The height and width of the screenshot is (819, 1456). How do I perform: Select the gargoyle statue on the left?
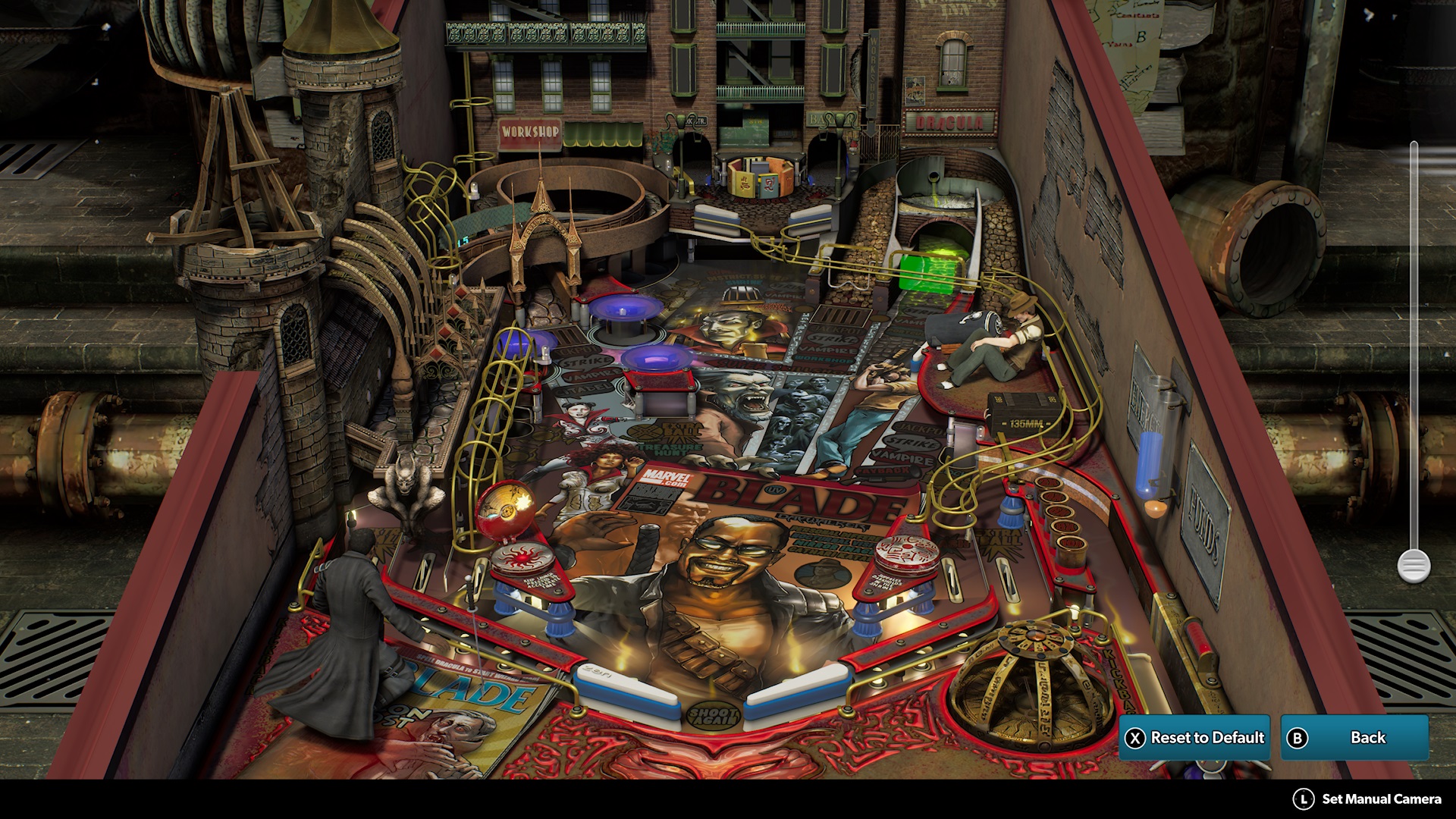(x=406, y=485)
